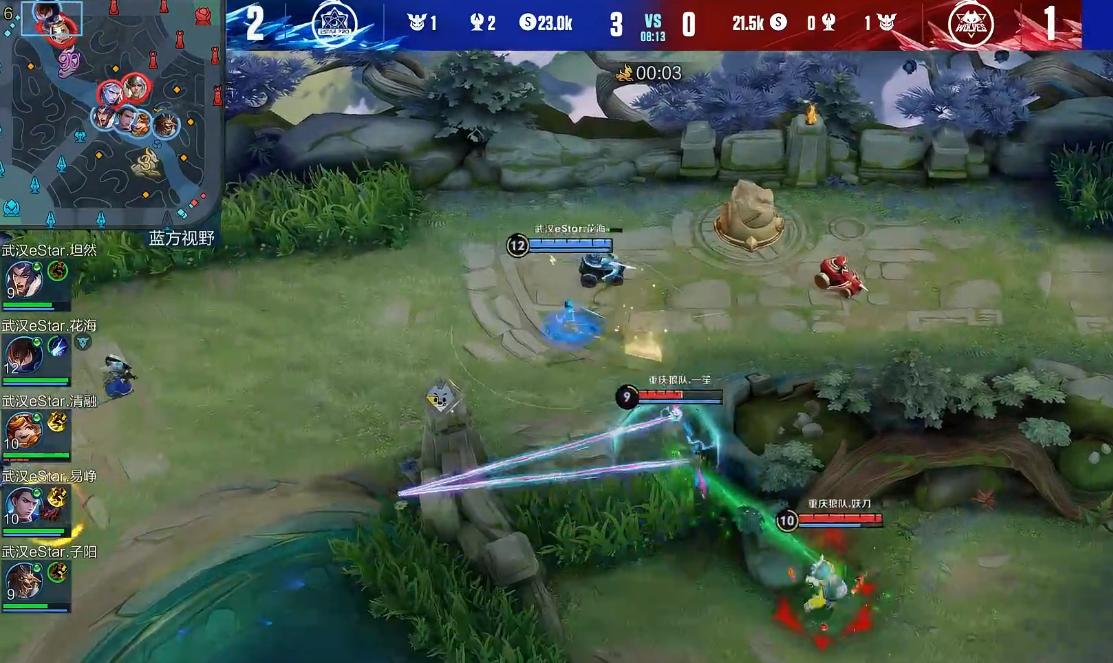Select player 武汉eStar.坦然's portrait
The image size is (1113, 663).
pyautogui.click(x=22, y=279)
